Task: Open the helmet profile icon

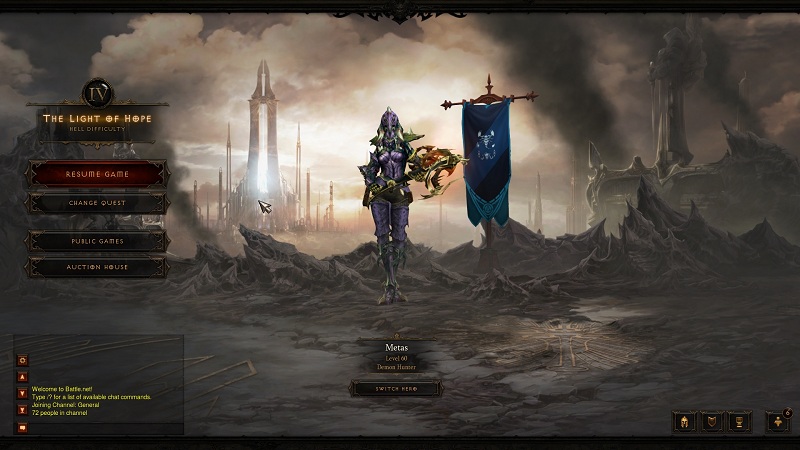Action: [685, 421]
